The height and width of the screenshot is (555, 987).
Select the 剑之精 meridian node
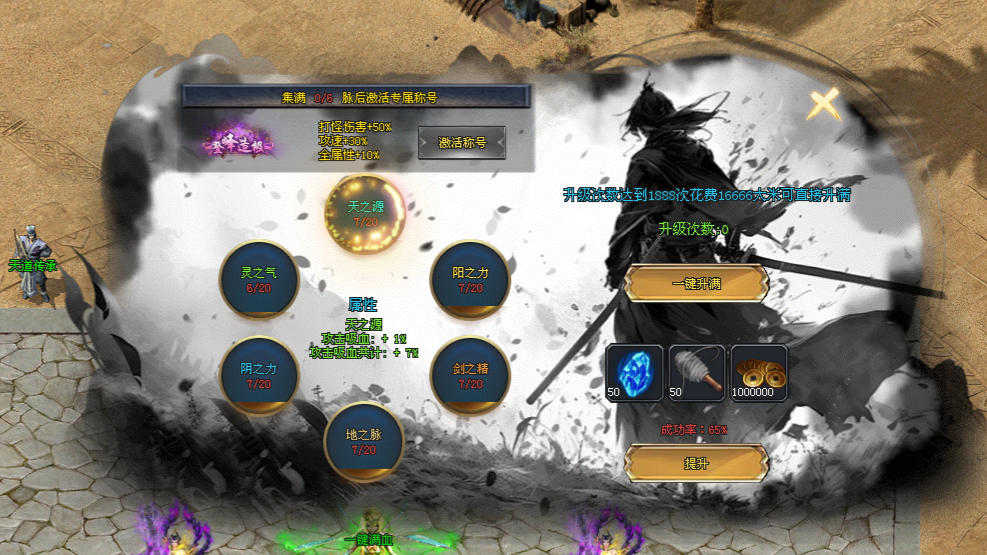470,375
